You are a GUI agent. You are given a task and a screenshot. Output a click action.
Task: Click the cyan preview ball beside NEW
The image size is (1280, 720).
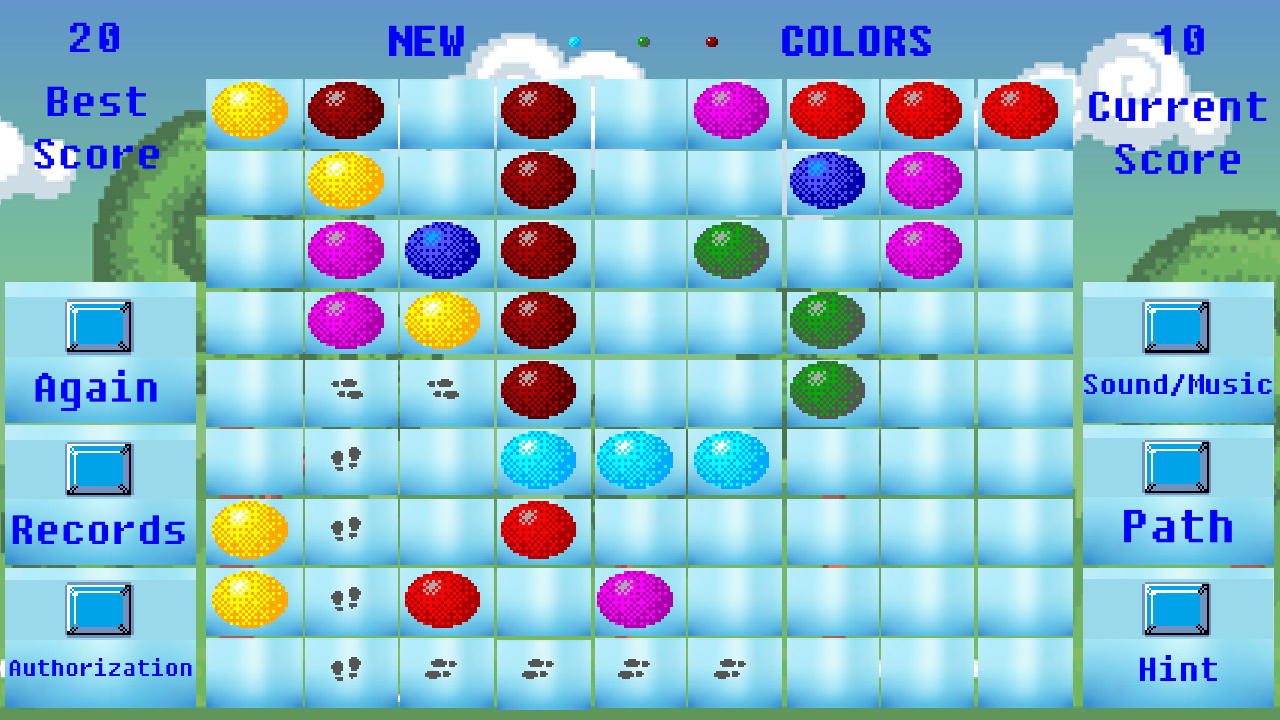point(573,42)
